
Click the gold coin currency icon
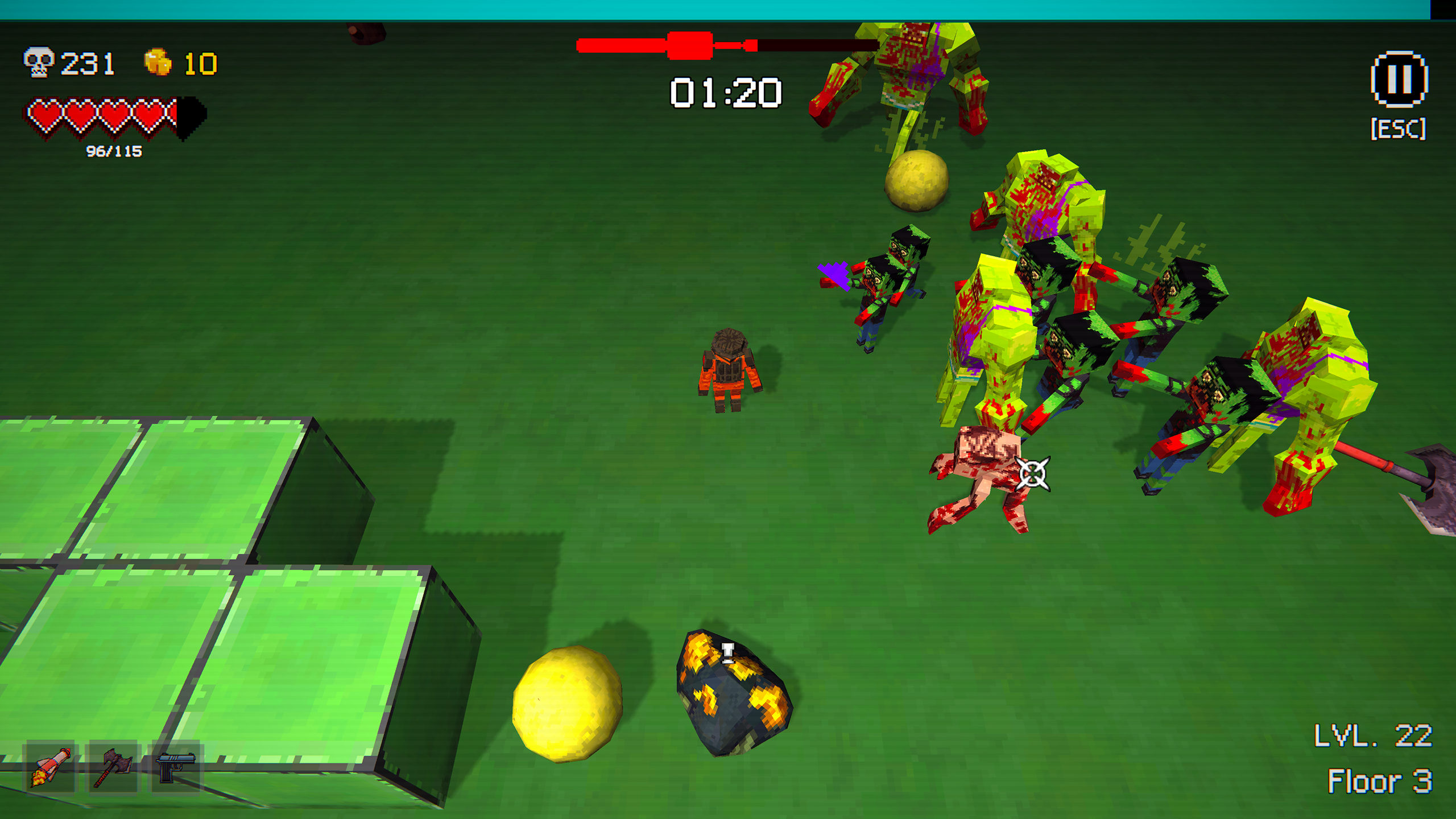point(158,63)
